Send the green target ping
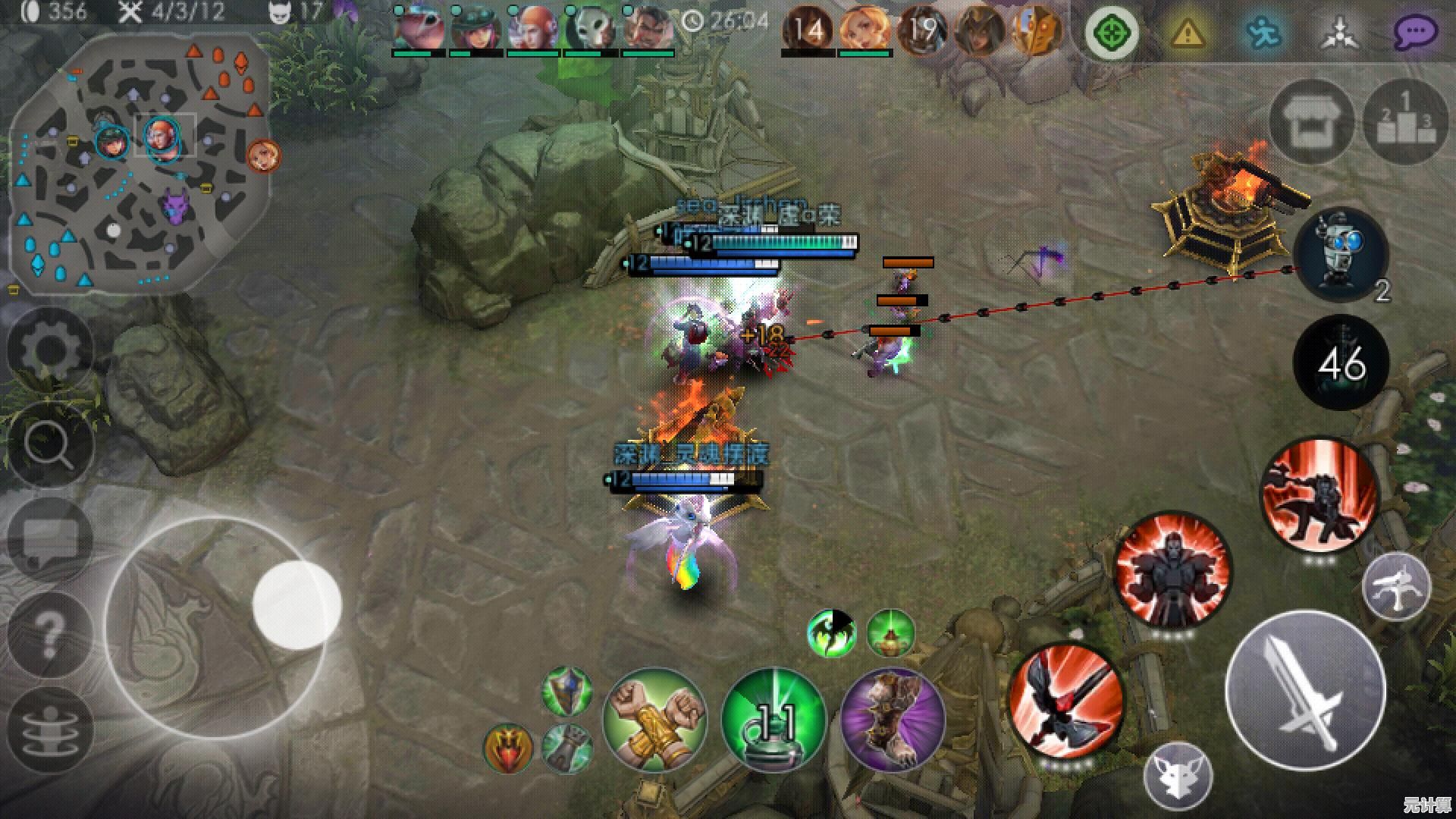Viewport: 1456px width, 819px height. (1112, 34)
